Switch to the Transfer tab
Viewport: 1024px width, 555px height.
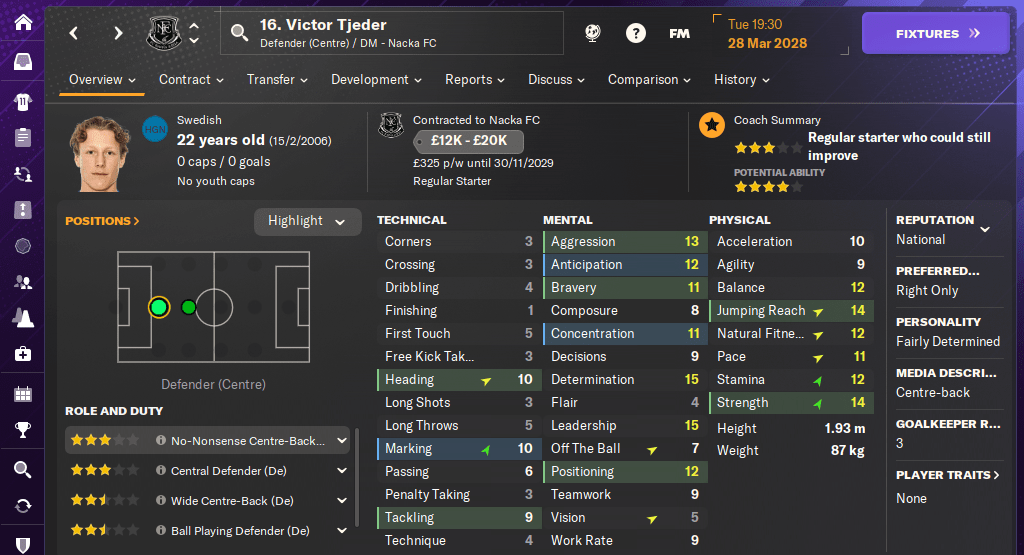[x=278, y=80]
